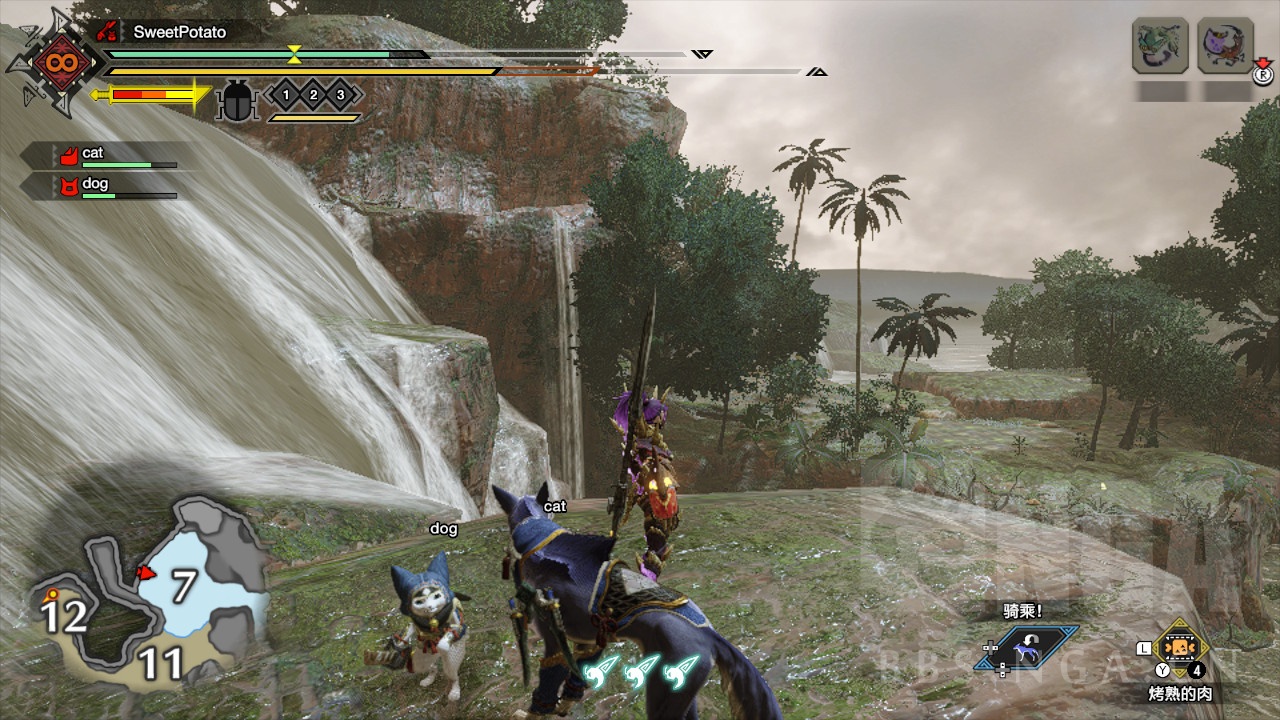Click the wirebug beetle icon
The width and height of the screenshot is (1280, 720).
[238, 99]
